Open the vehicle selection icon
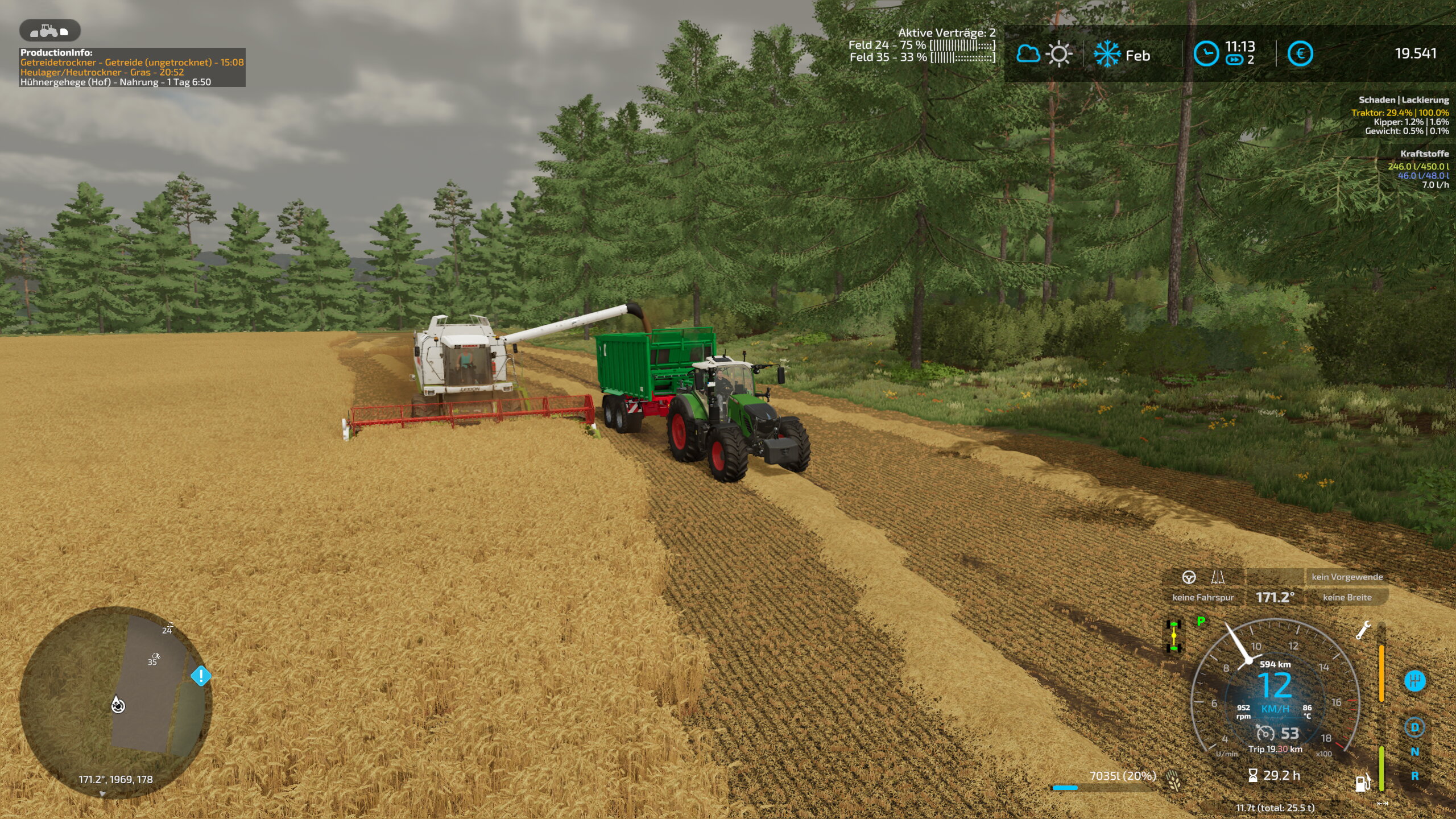 tap(49, 30)
